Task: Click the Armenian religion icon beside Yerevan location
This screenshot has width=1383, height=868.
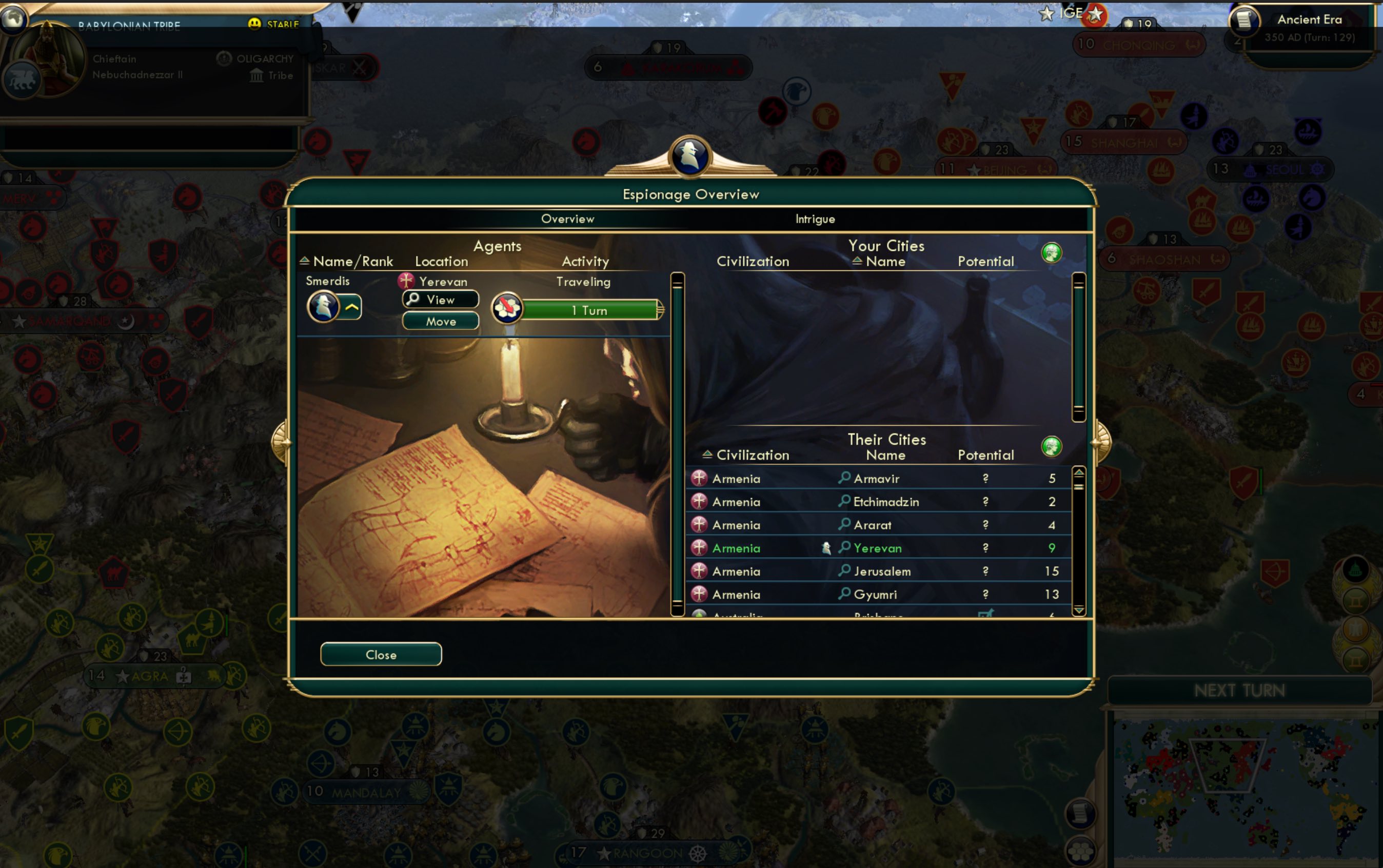Action: point(407,281)
